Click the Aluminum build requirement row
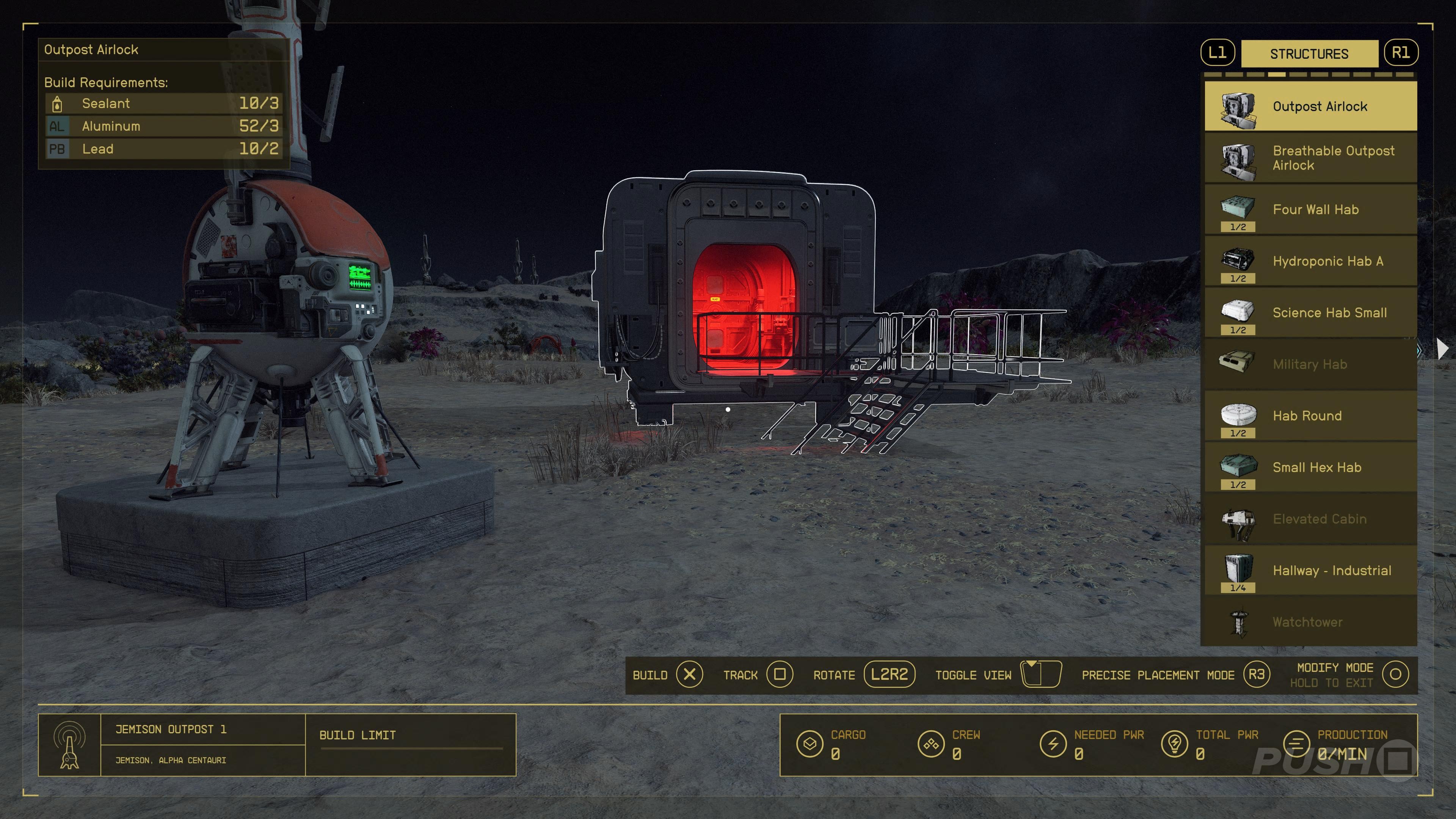This screenshot has height=819, width=1456. 163,126
